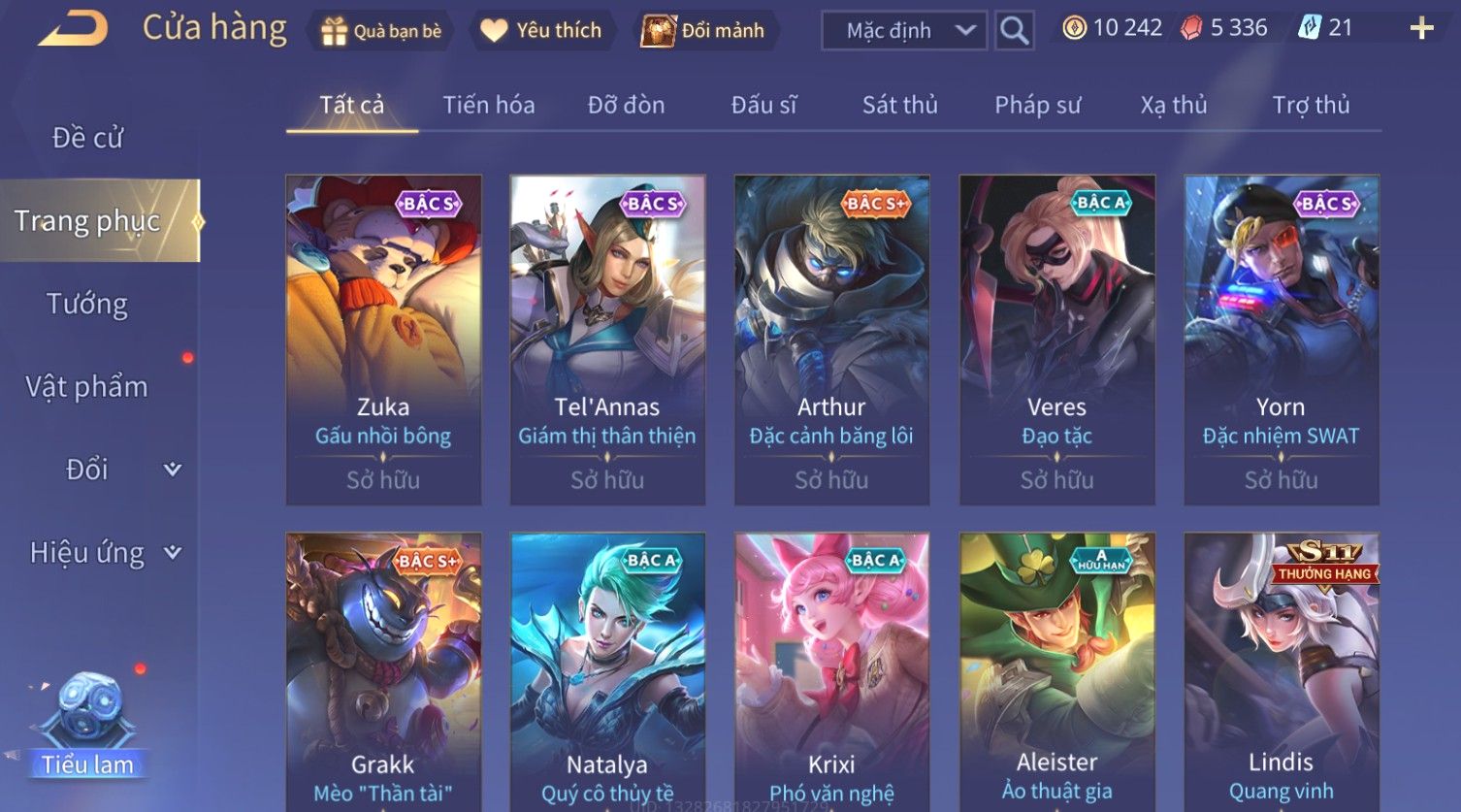This screenshot has height=812, width=1461.
Task: Open the Yêu thích favorites list
Action: pos(540,31)
